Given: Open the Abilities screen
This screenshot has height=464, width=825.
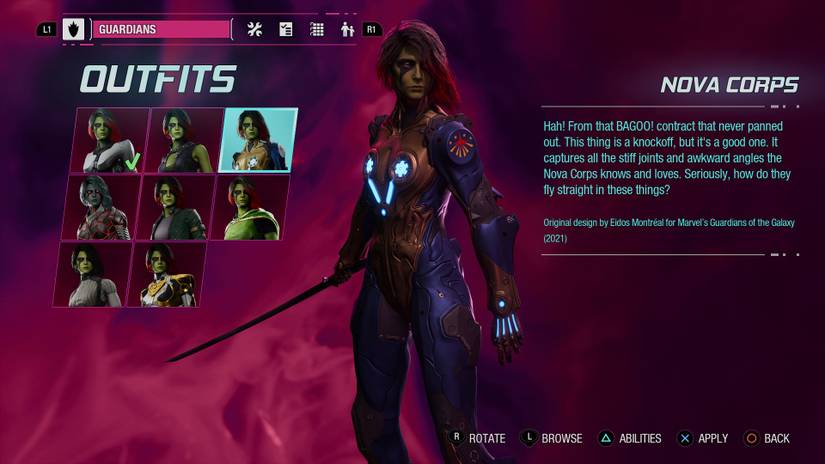Looking at the screenshot, I should tap(630, 438).
